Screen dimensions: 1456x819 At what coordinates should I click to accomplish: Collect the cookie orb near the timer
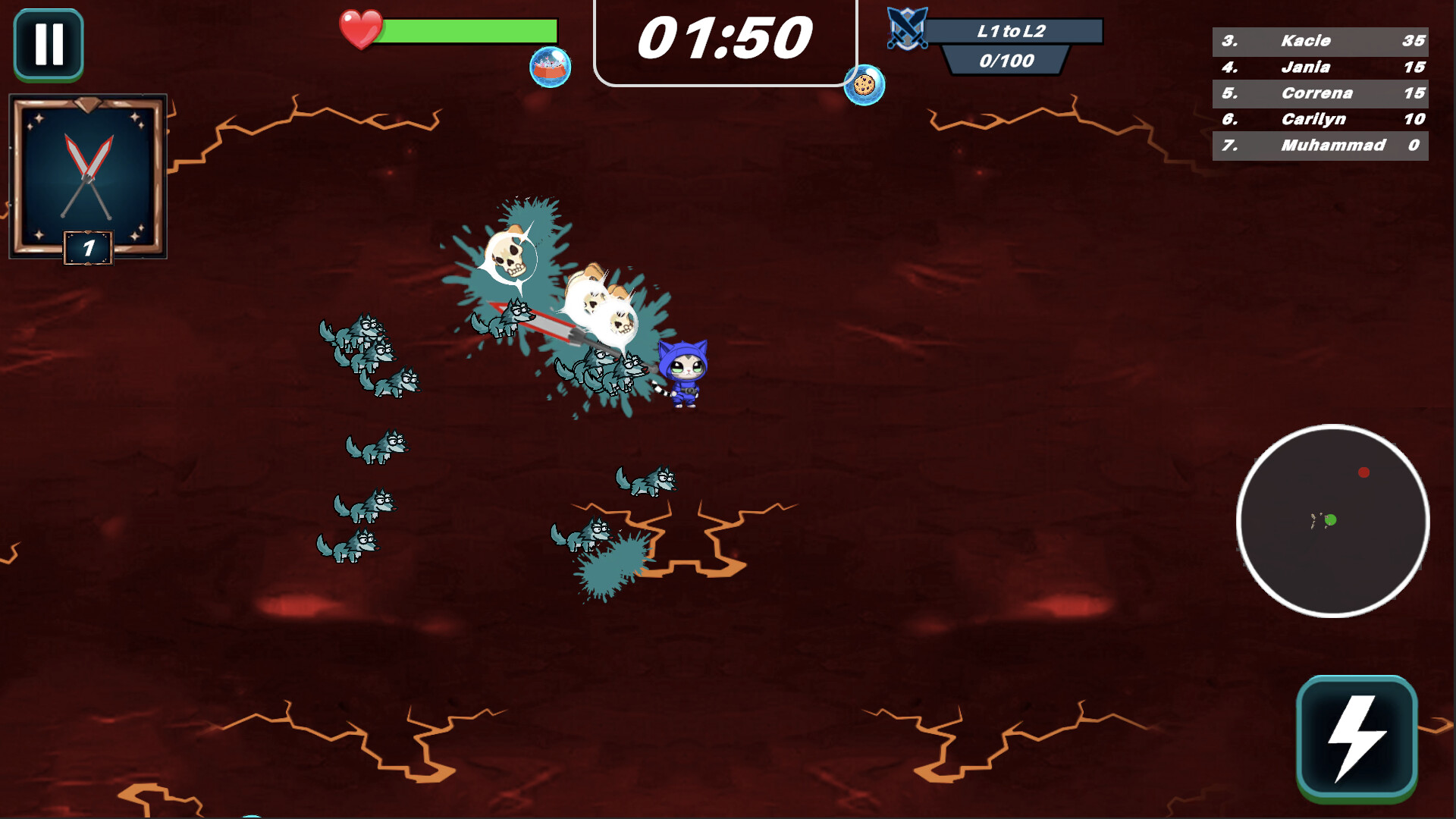[x=864, y=86]
